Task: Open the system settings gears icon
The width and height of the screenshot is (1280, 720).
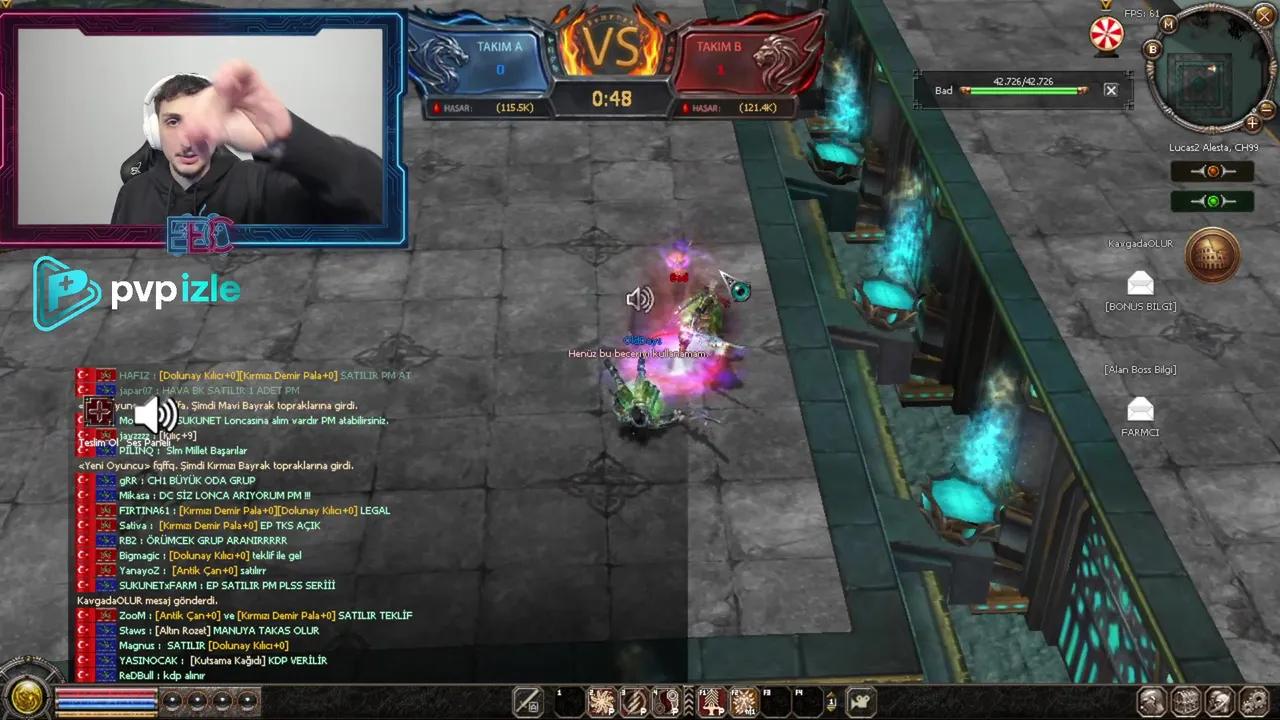Action: pyautogui.click(x=1253, y=700)
